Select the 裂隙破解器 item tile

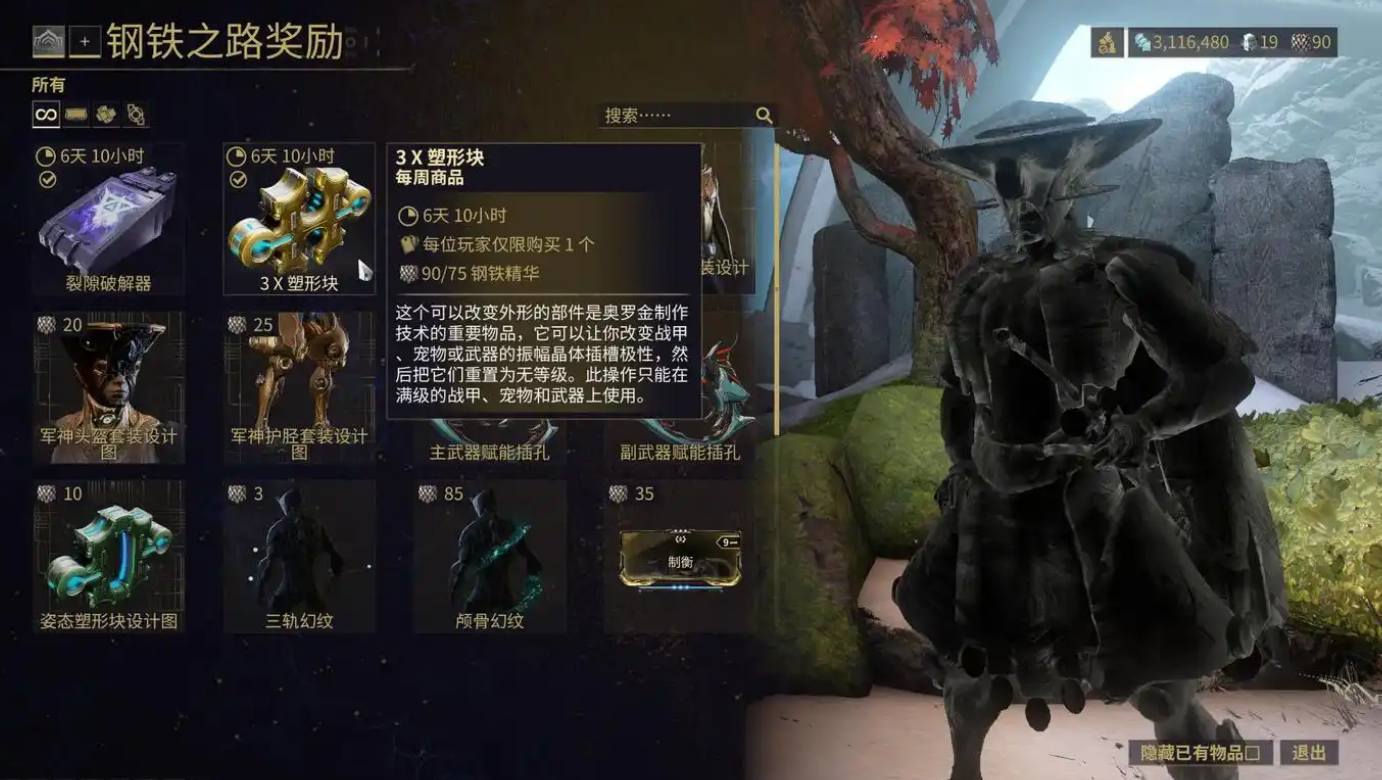tap(108, 221)
